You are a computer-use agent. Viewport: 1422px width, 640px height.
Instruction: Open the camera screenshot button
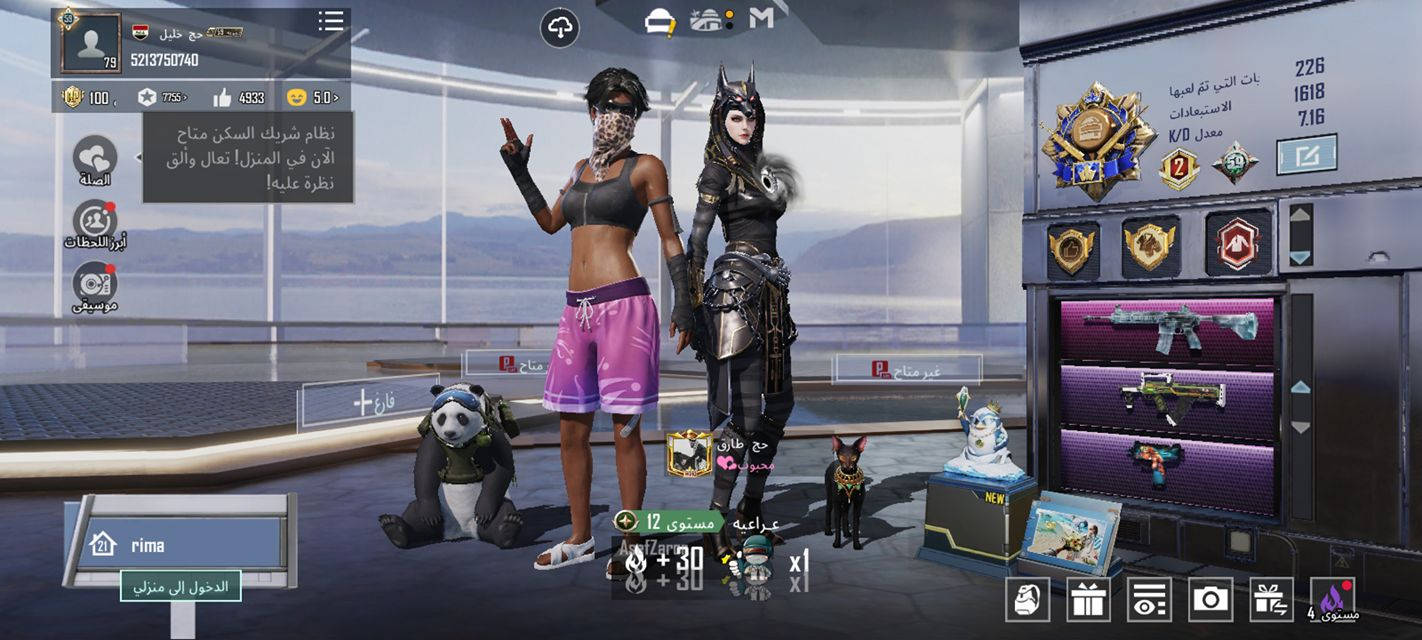click(x=1210, y=599)
